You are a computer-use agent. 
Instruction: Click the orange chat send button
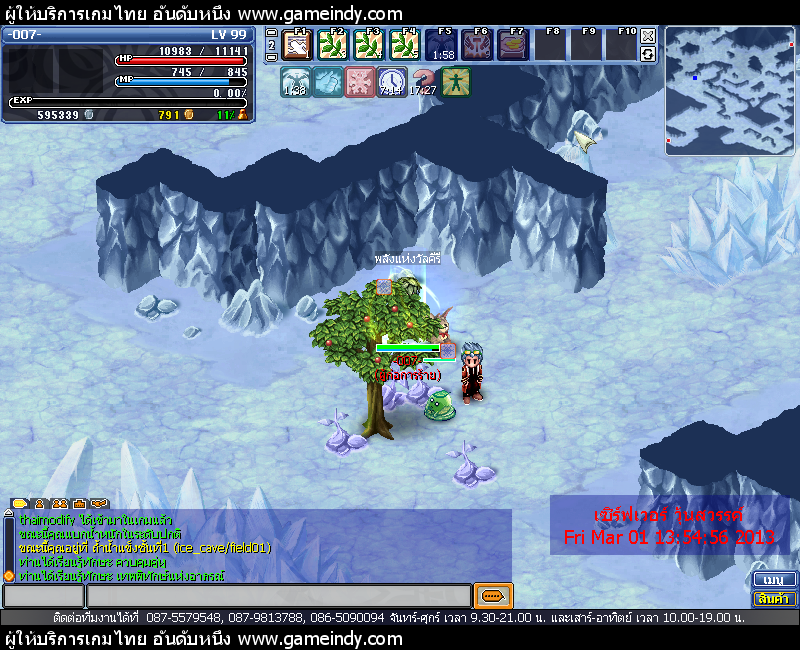[x=493, y=596]
